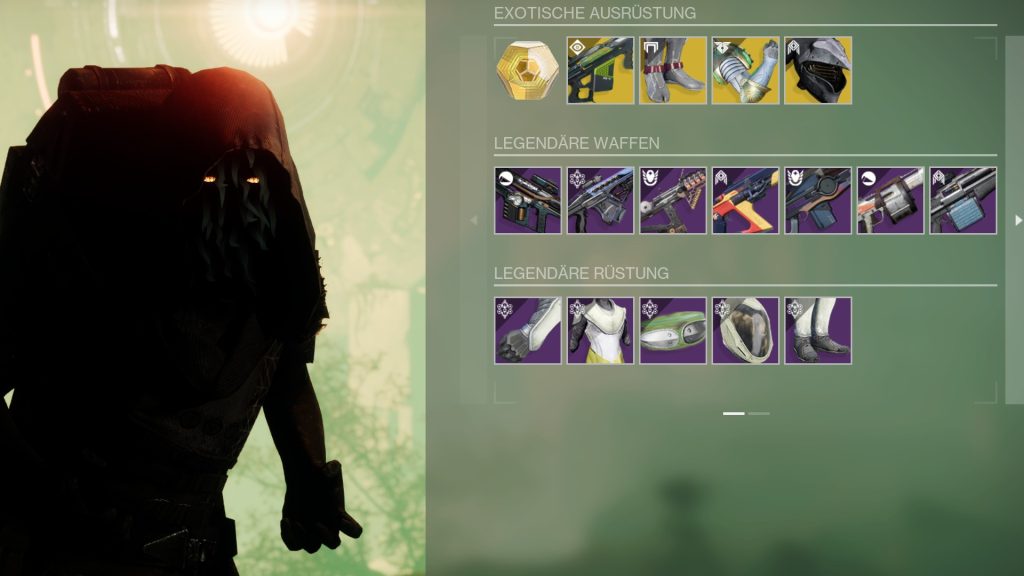1024x576 pixels.
Task: Select the legendary weapon with round drum sight
Action: 818,200
